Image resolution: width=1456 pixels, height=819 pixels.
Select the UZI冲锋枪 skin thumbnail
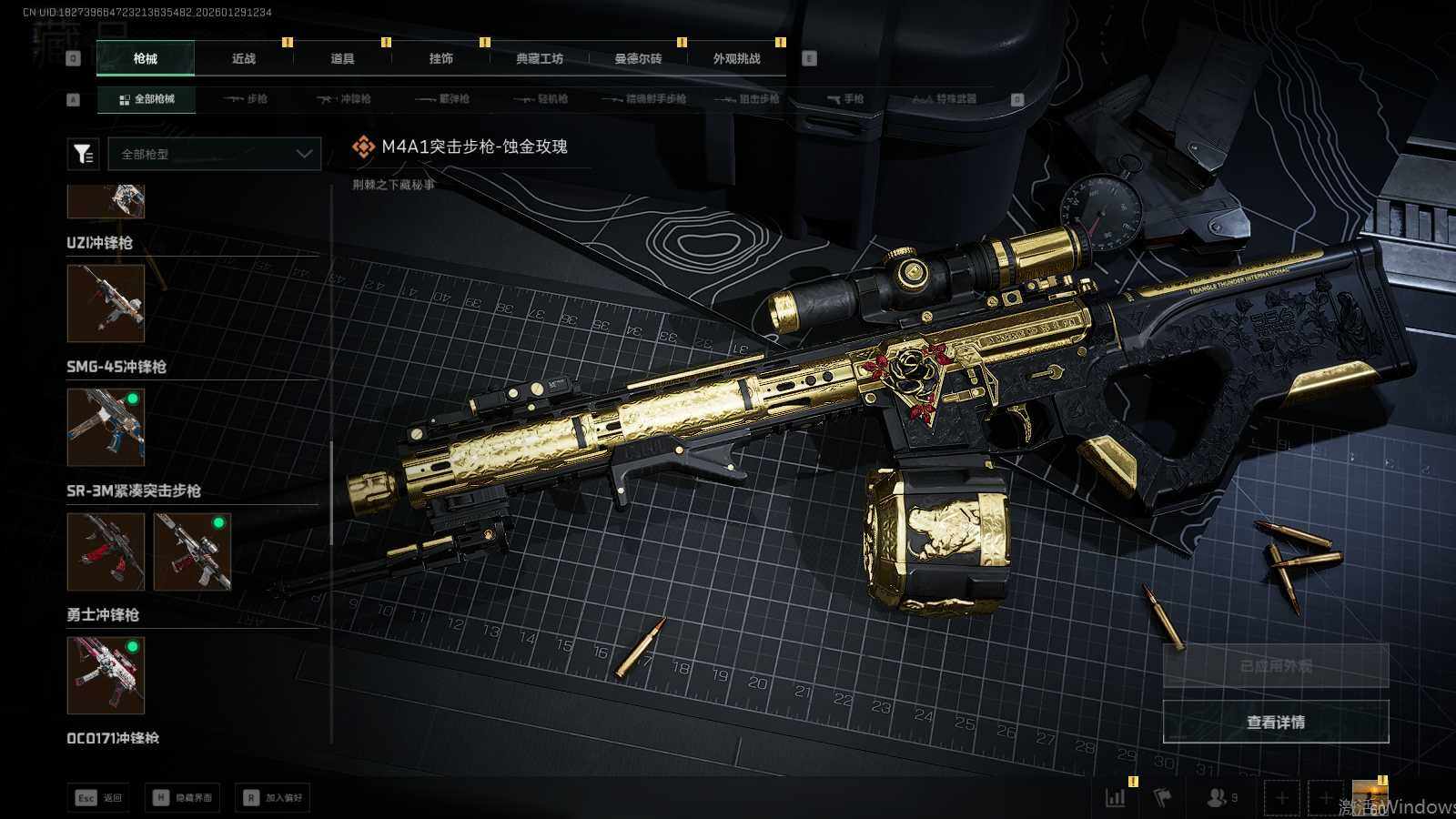[106, 304]
